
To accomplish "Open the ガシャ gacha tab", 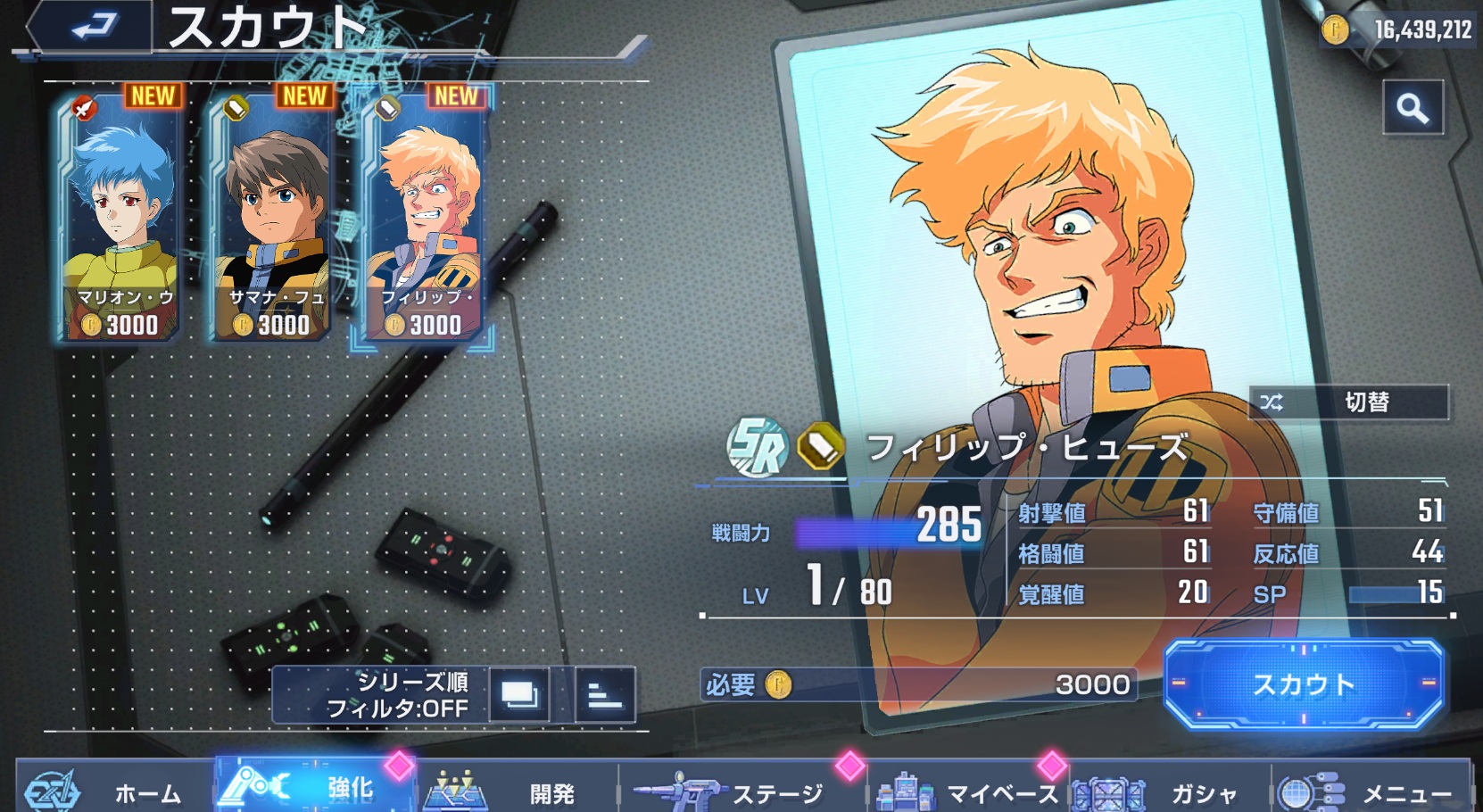I will pos(1169,790).
